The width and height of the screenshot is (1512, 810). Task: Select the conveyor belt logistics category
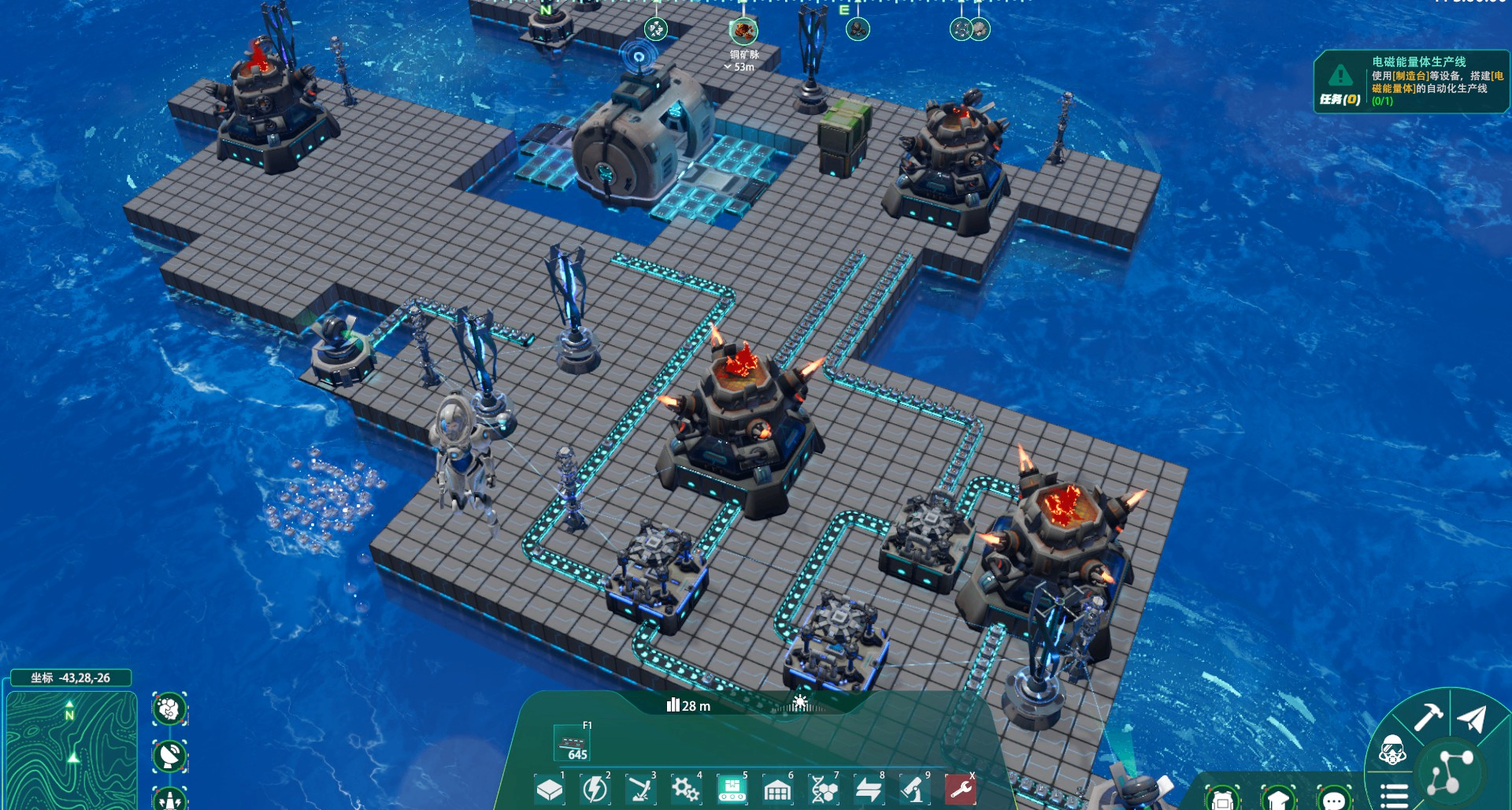tap(732, 789)
